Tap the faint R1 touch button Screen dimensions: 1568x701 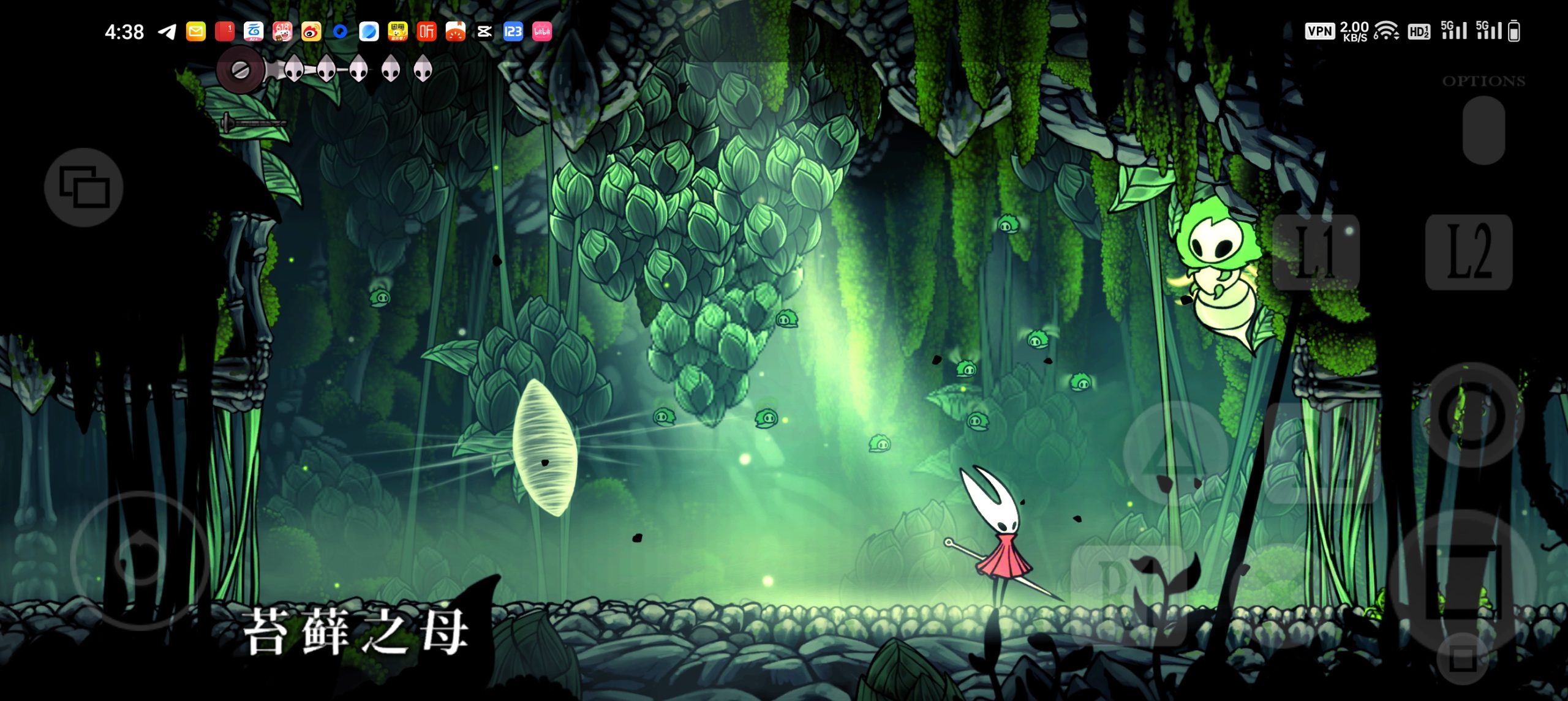click(1127, 588)
